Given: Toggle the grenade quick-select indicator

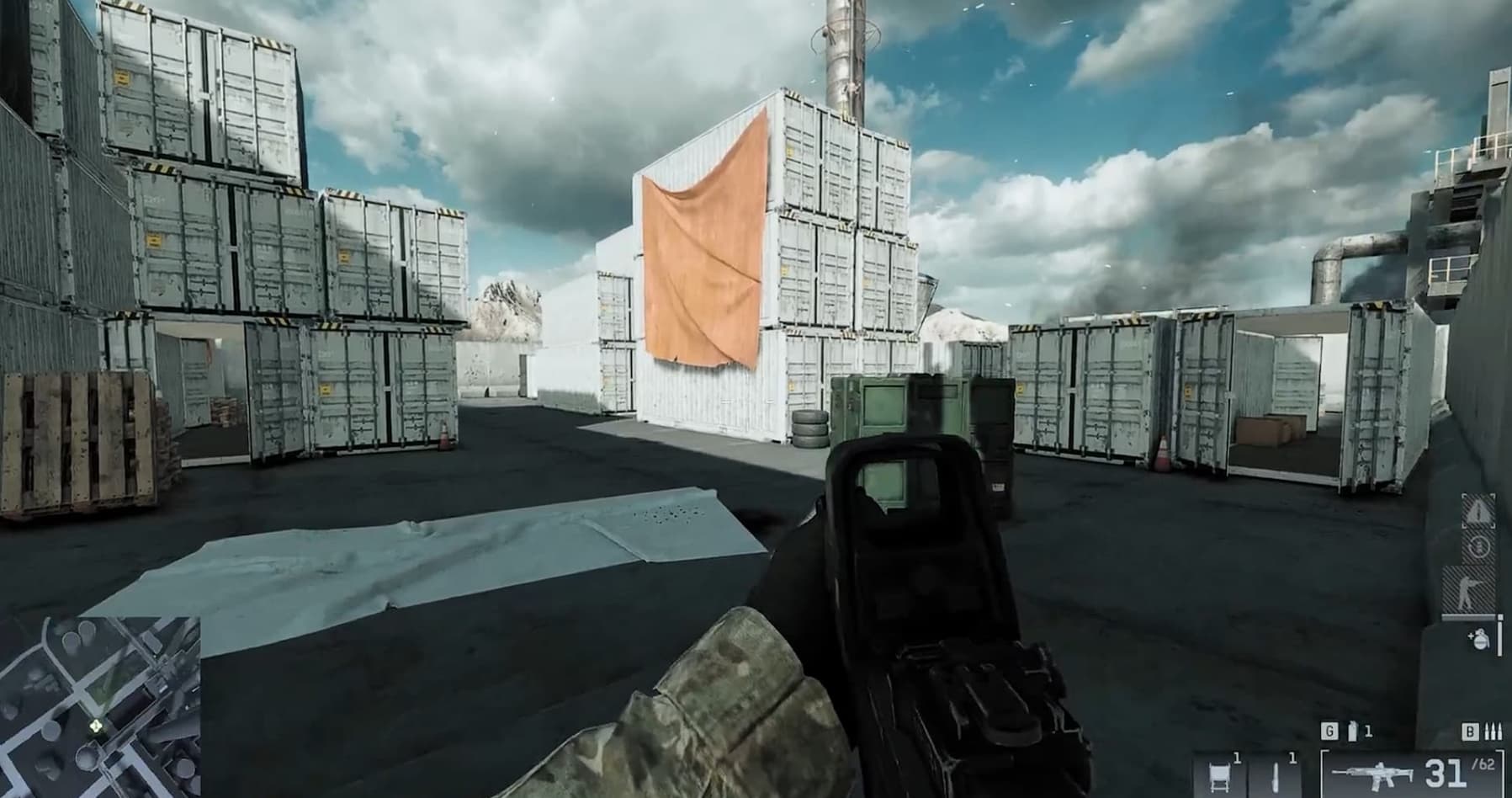Looking at the screenshot, I should pos(1481,640).
